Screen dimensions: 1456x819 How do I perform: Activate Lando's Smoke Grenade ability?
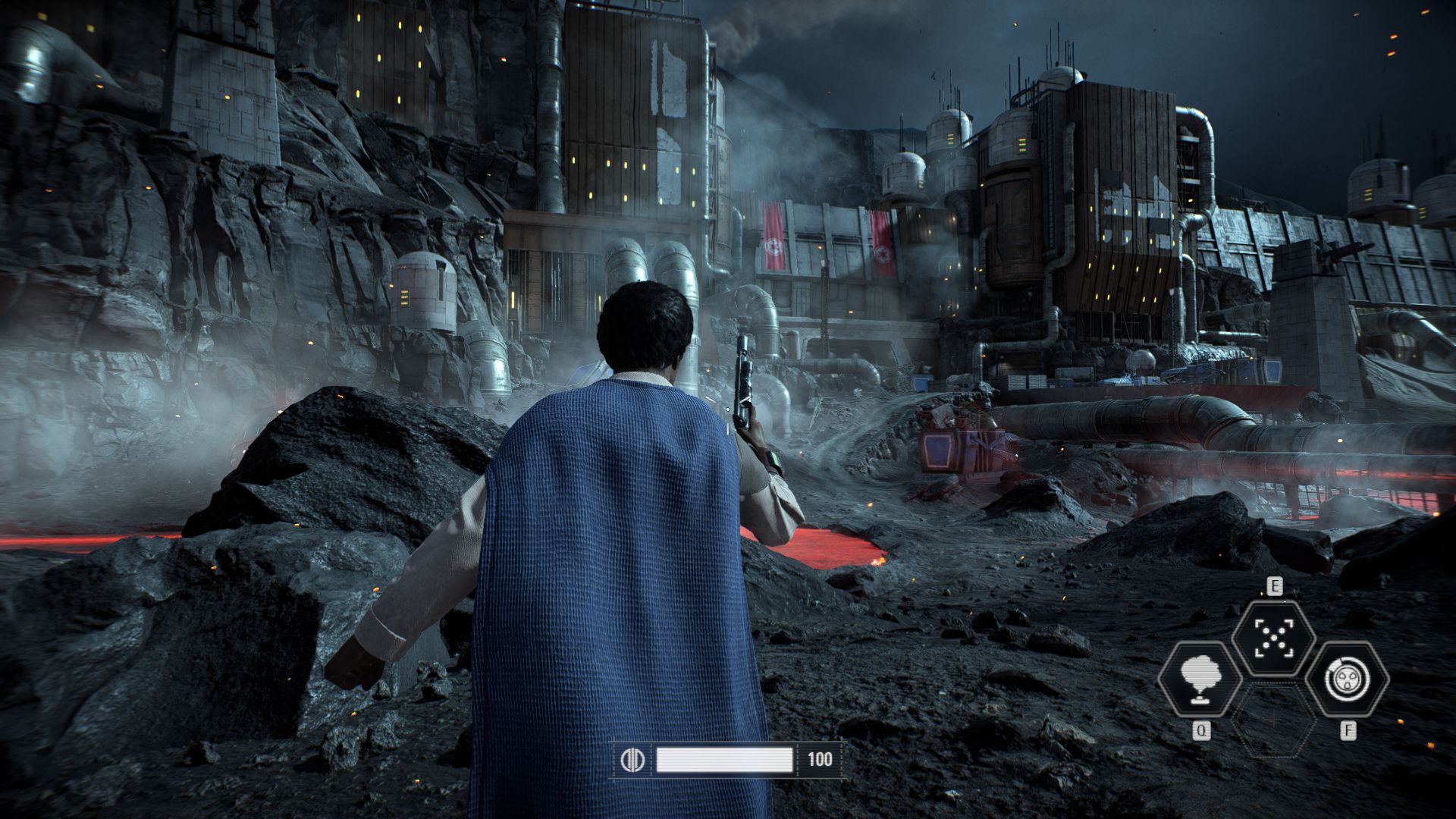[1201, 679]
